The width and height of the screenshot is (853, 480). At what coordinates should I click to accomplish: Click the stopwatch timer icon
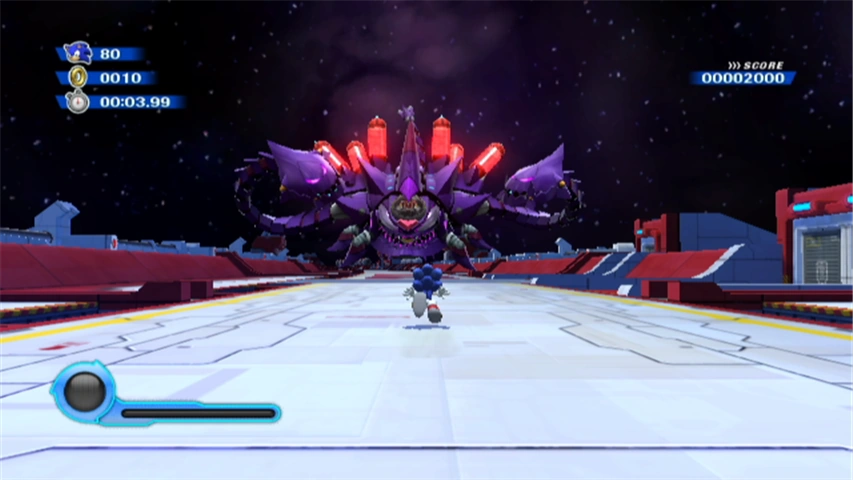[x=78, y=101]
